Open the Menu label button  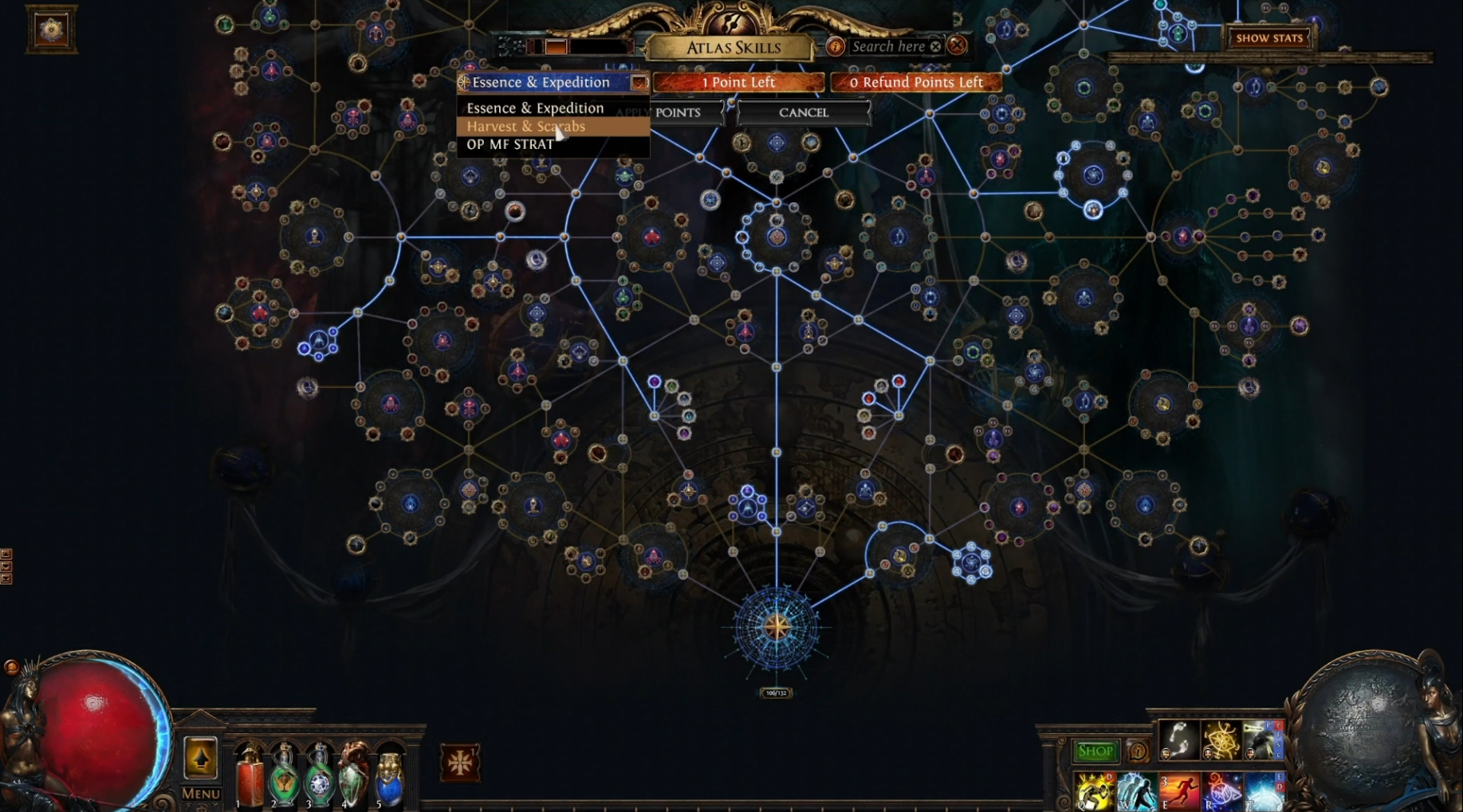click(200, 794)
